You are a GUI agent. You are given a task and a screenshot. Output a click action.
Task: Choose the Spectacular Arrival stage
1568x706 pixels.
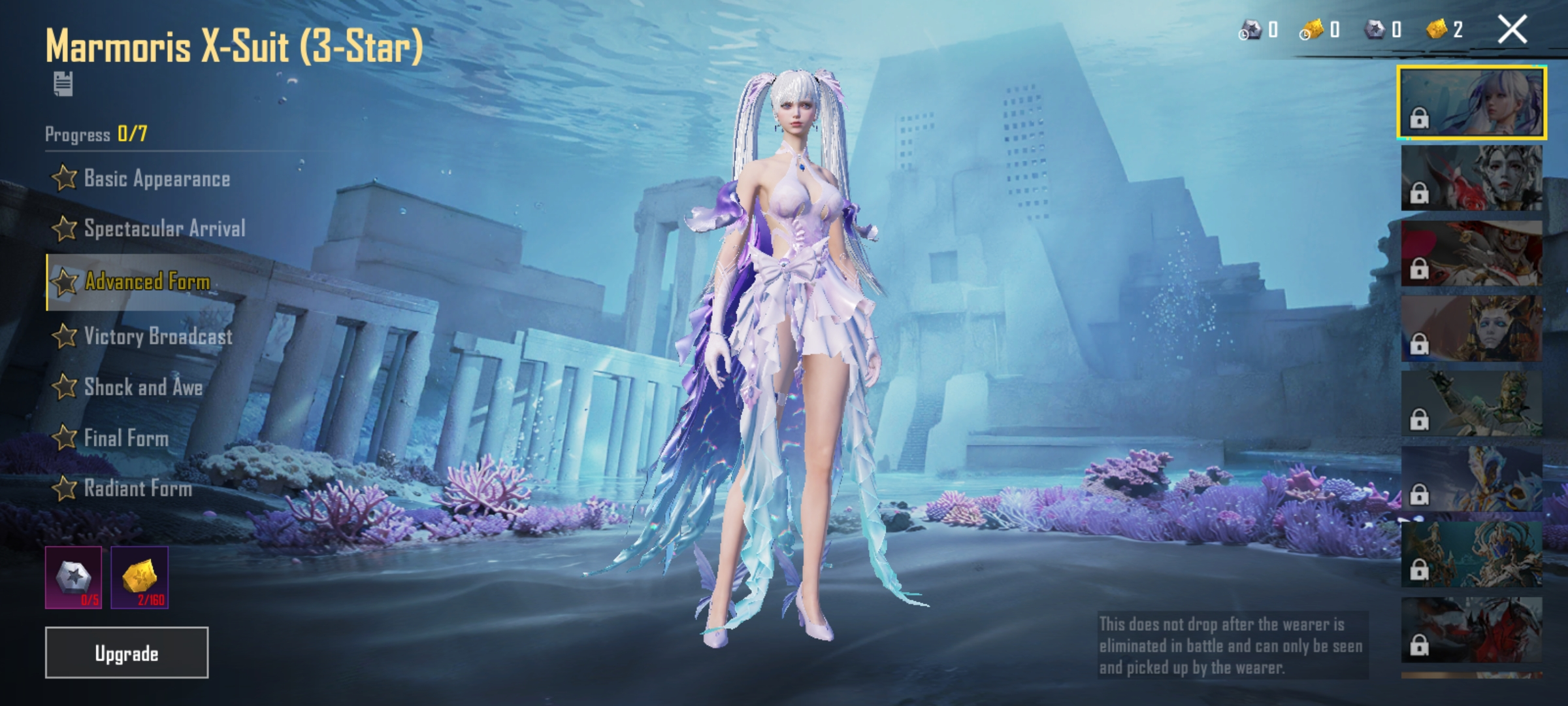click(163, 229)
